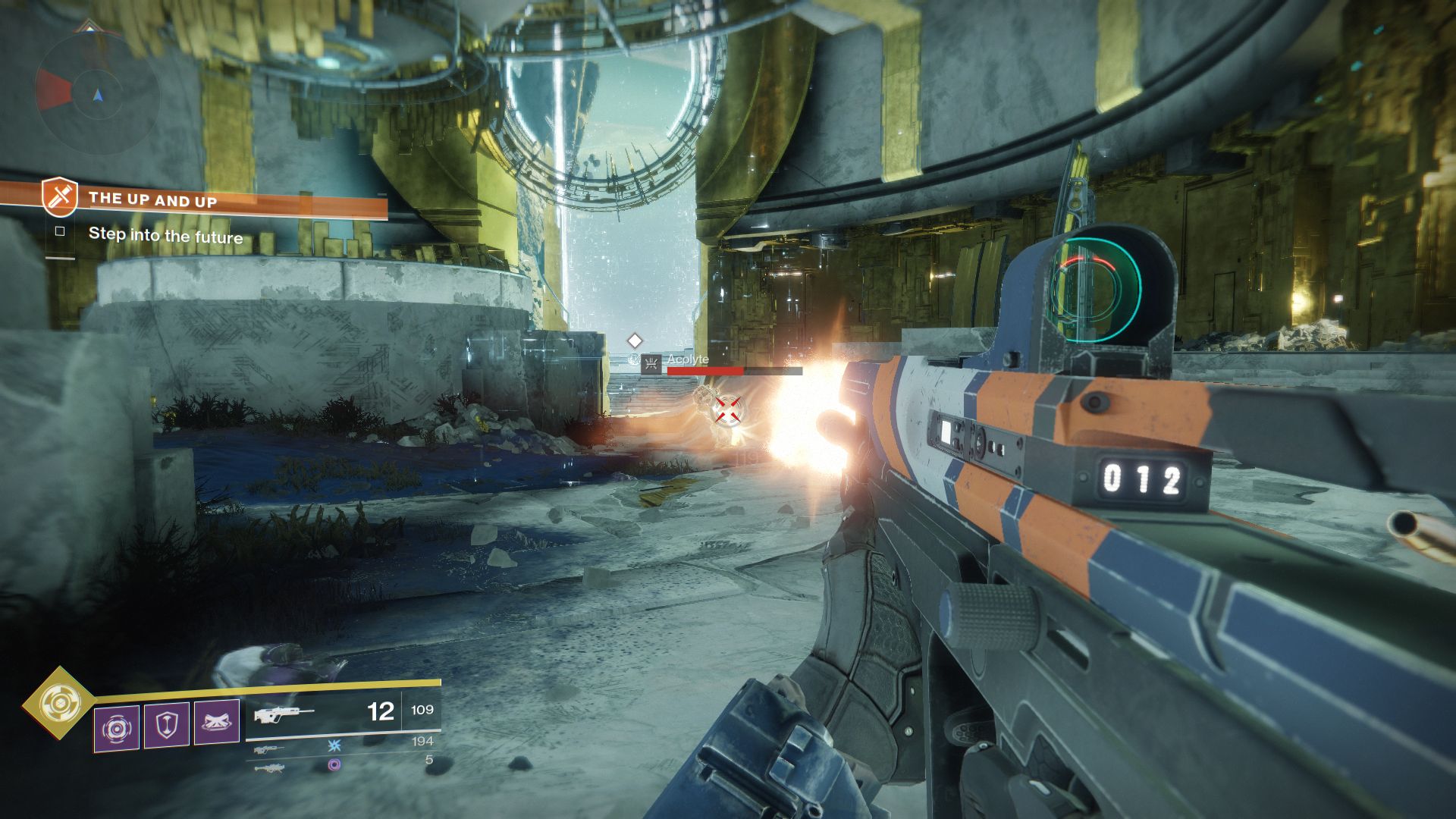Activate the golden diamond Super ability
Viewport: 1456px width, 819px height.
coord(58,704)
